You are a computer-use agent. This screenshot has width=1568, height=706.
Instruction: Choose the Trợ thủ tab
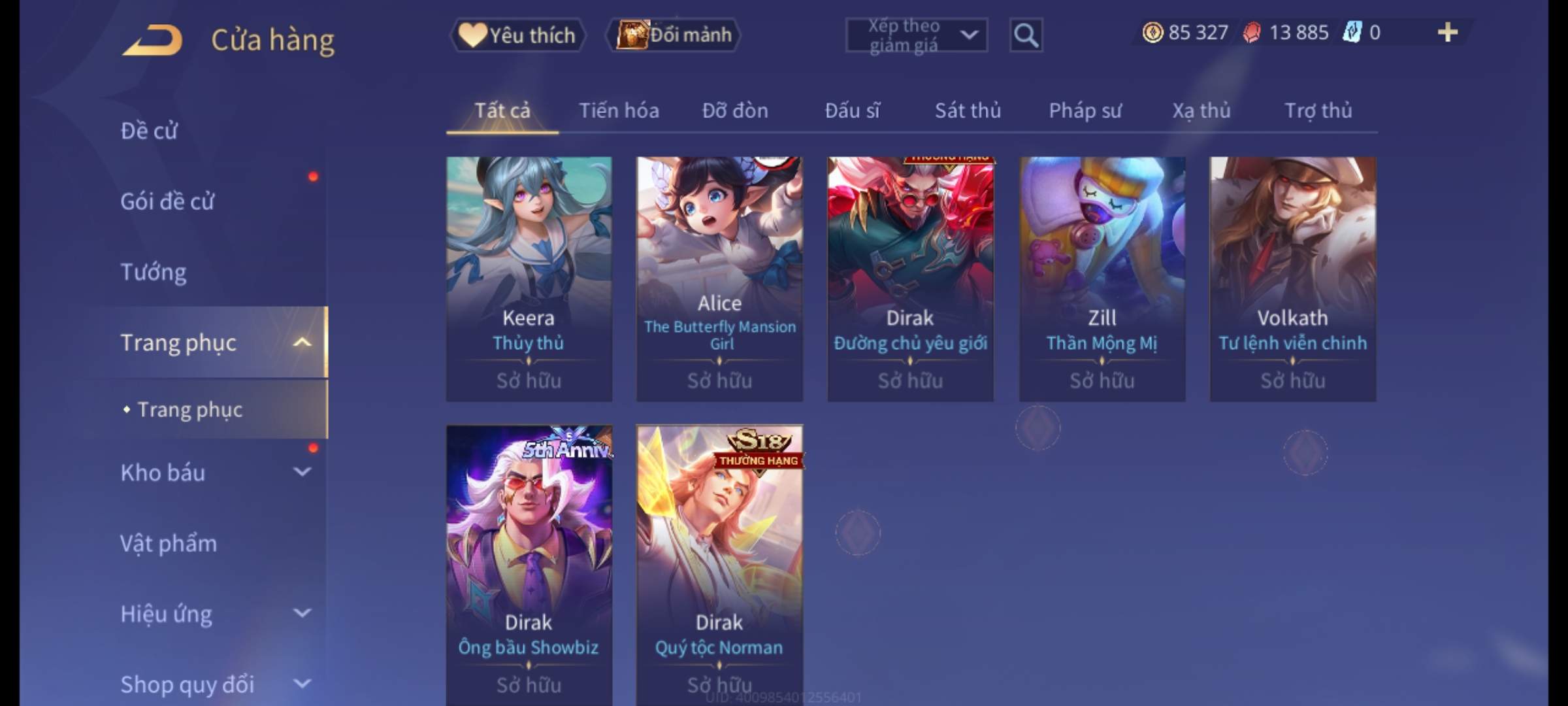(1318, 110)
